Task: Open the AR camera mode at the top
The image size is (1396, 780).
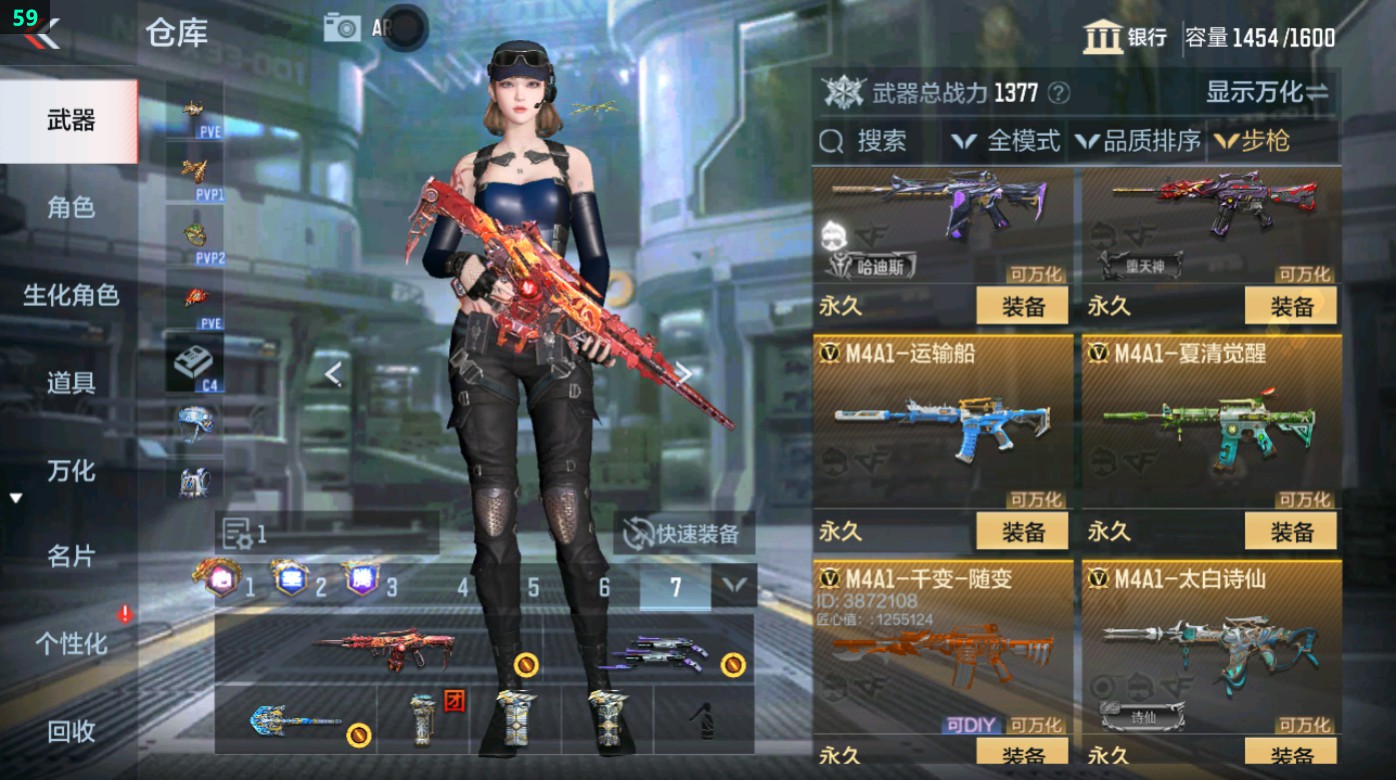Action: click(x=344, y=28)
